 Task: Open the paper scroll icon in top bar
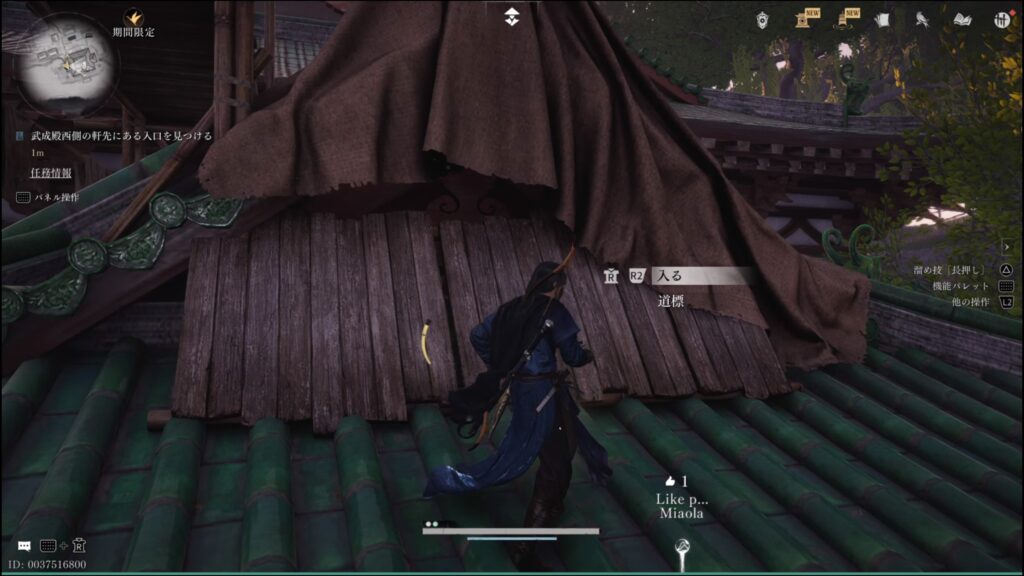(x=882, y=19)
